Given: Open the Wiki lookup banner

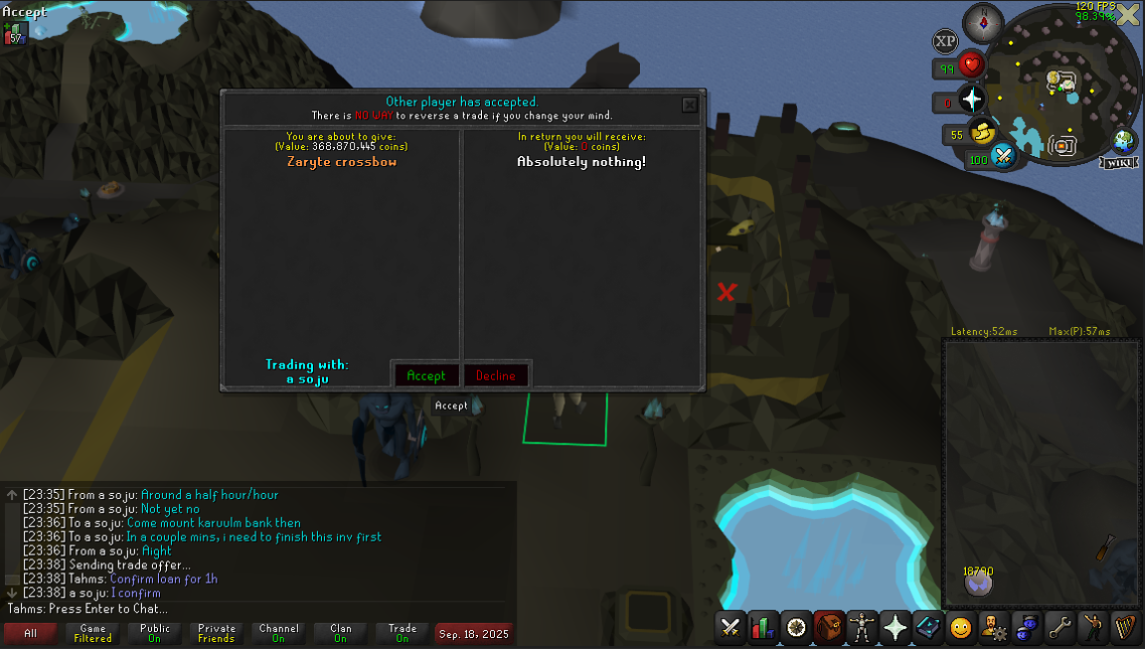Looking at the screenshot, I should click(x=1119, y=162).
